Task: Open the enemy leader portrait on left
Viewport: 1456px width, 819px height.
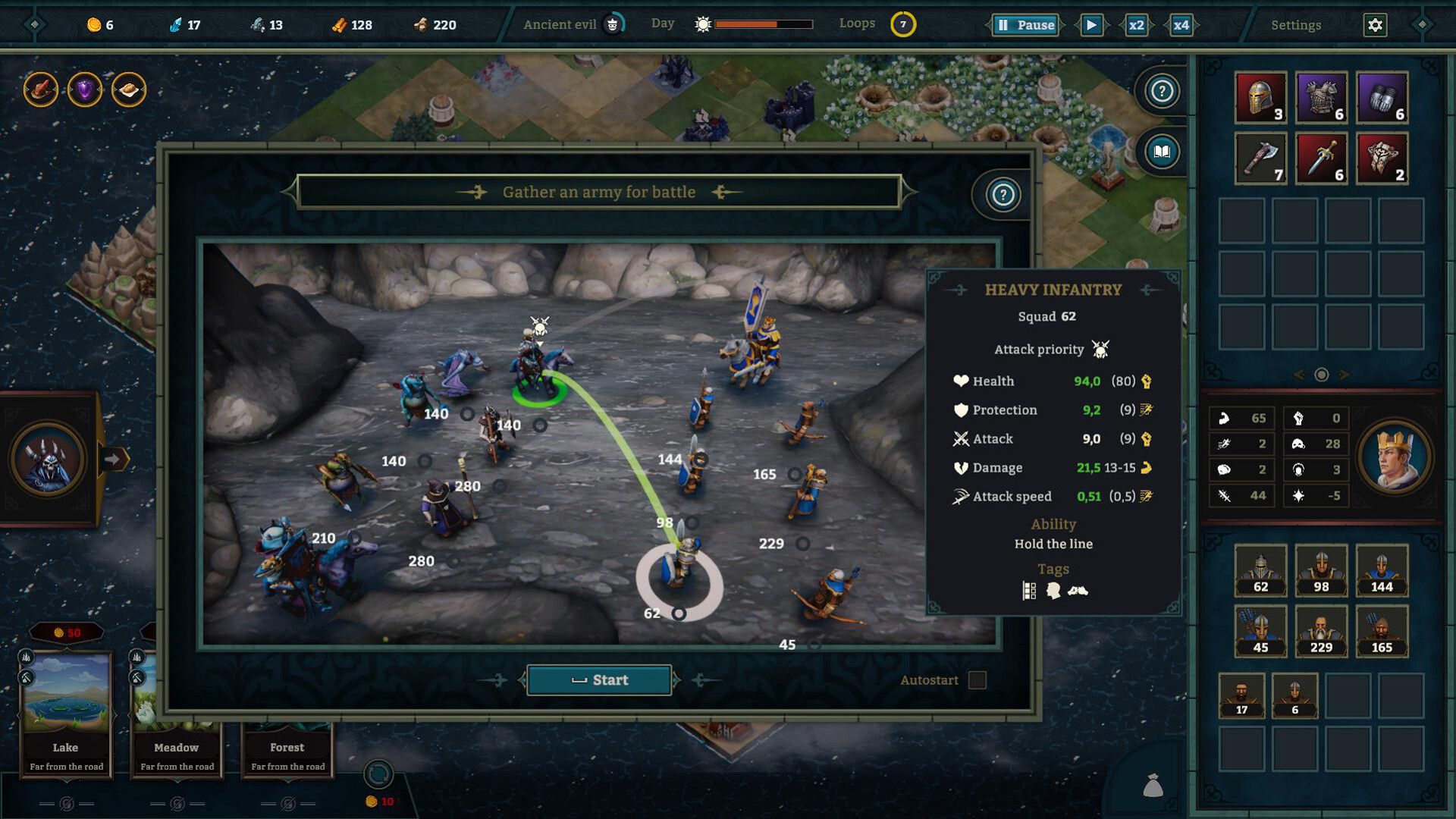Action: pos(48,459)
